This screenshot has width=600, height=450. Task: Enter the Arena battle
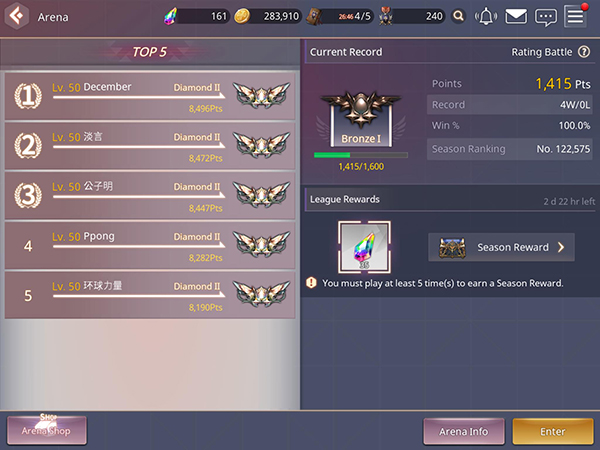pyautogui.click(x=552, y=431)
